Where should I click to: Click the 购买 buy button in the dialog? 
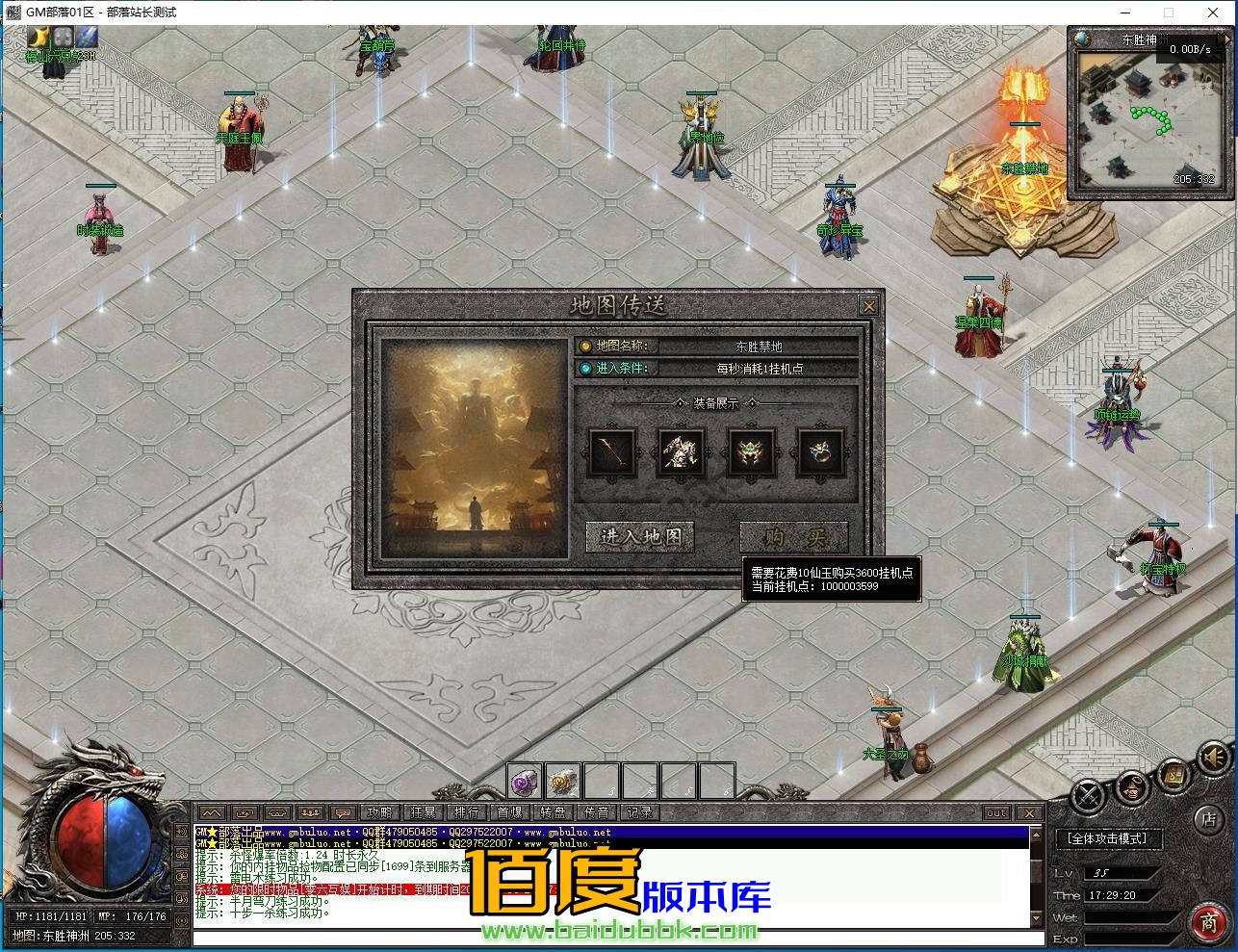[x=794, y=537]
